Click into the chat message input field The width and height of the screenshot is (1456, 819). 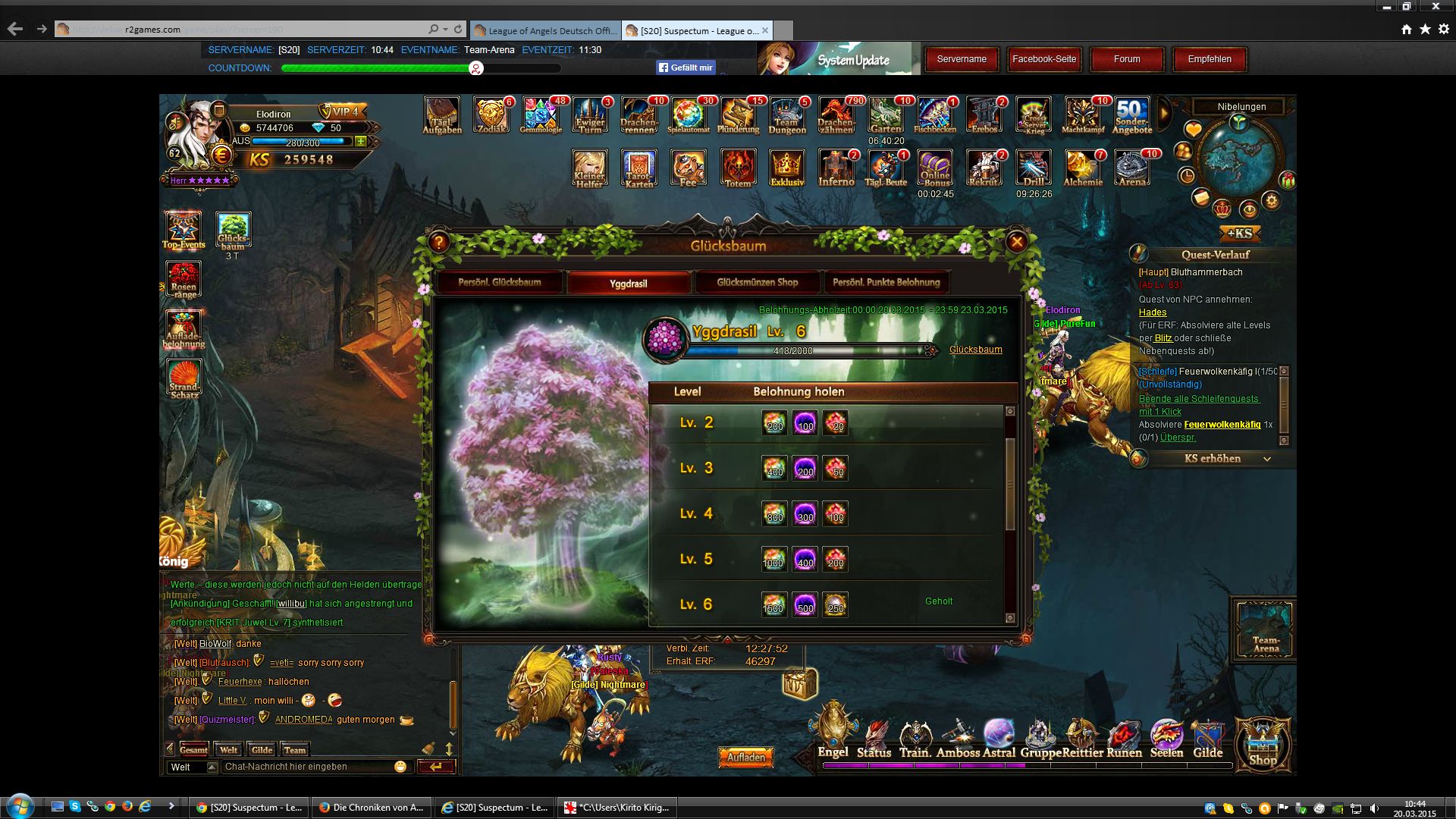tap(307, 767)
